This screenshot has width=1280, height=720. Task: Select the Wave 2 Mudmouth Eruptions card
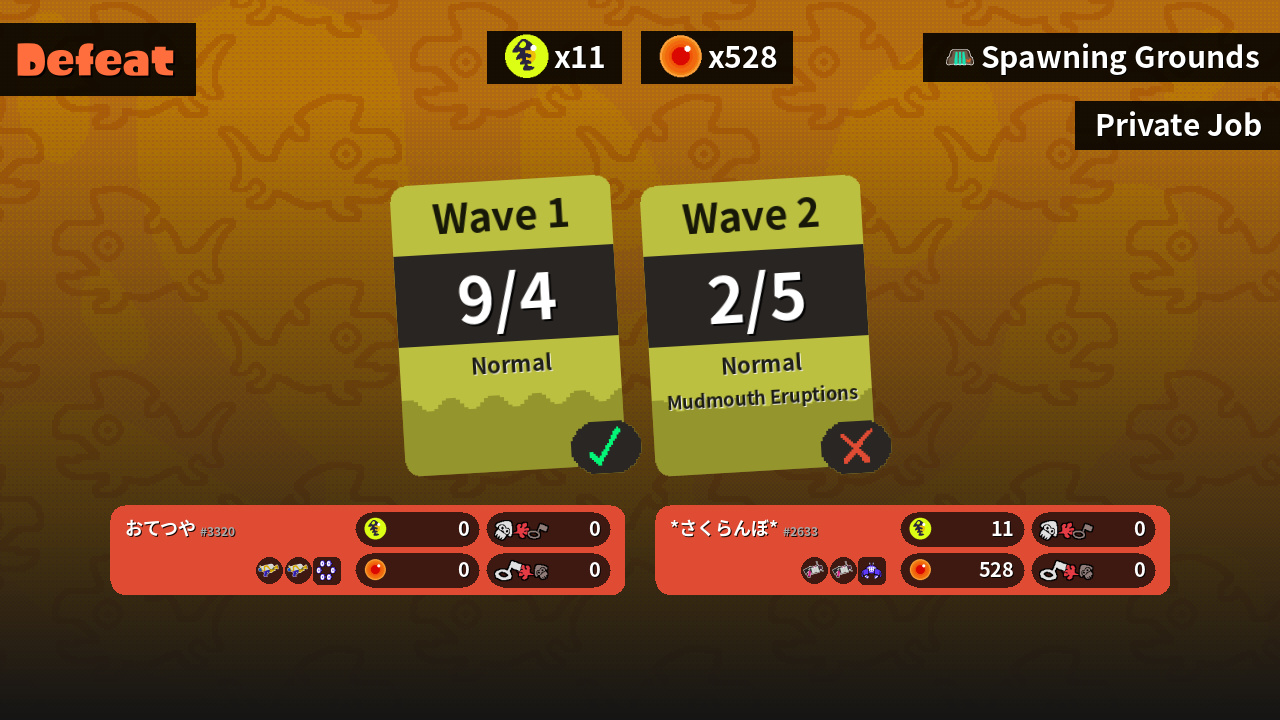758,325
